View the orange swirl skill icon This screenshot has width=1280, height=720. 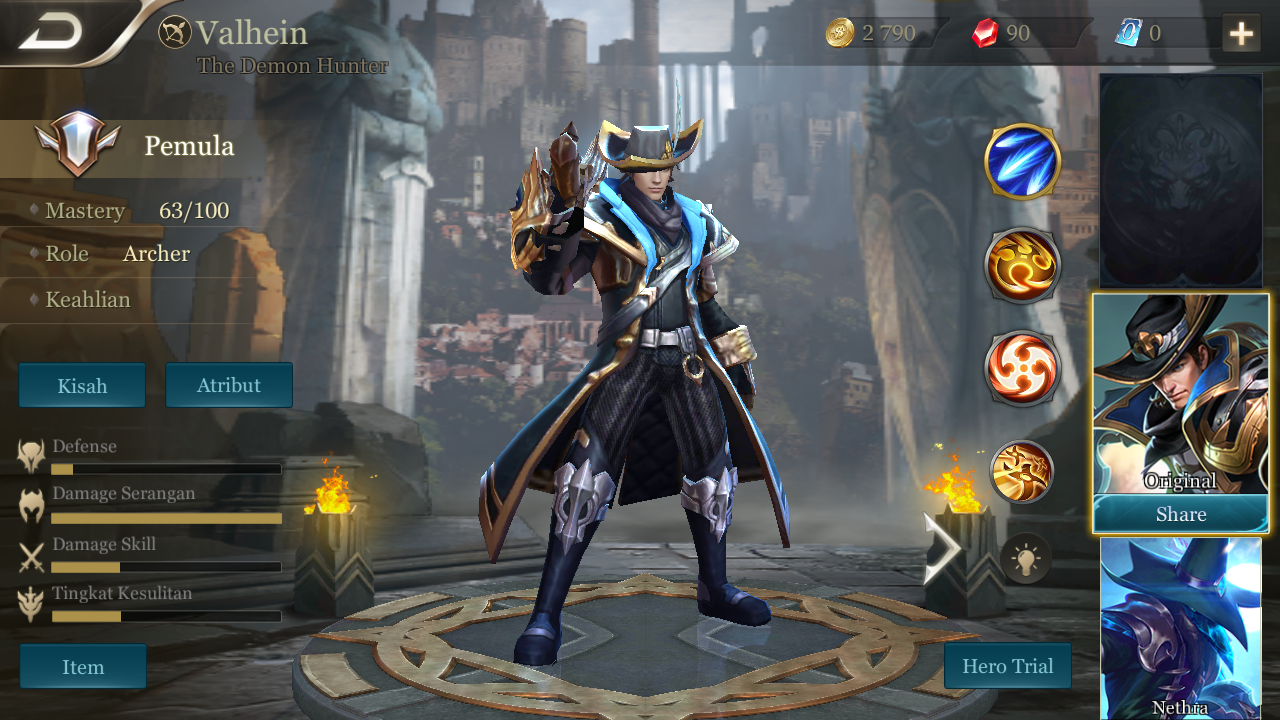point(1022,266)
